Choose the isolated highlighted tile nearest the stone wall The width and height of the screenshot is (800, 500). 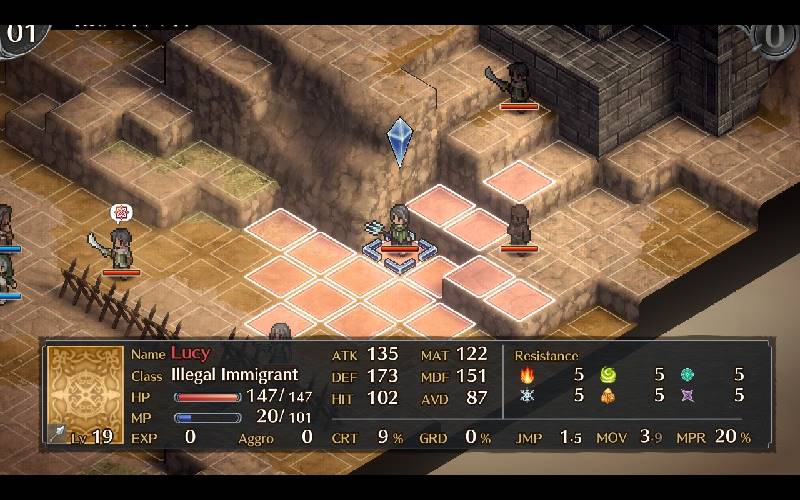[x=519, y=179]
